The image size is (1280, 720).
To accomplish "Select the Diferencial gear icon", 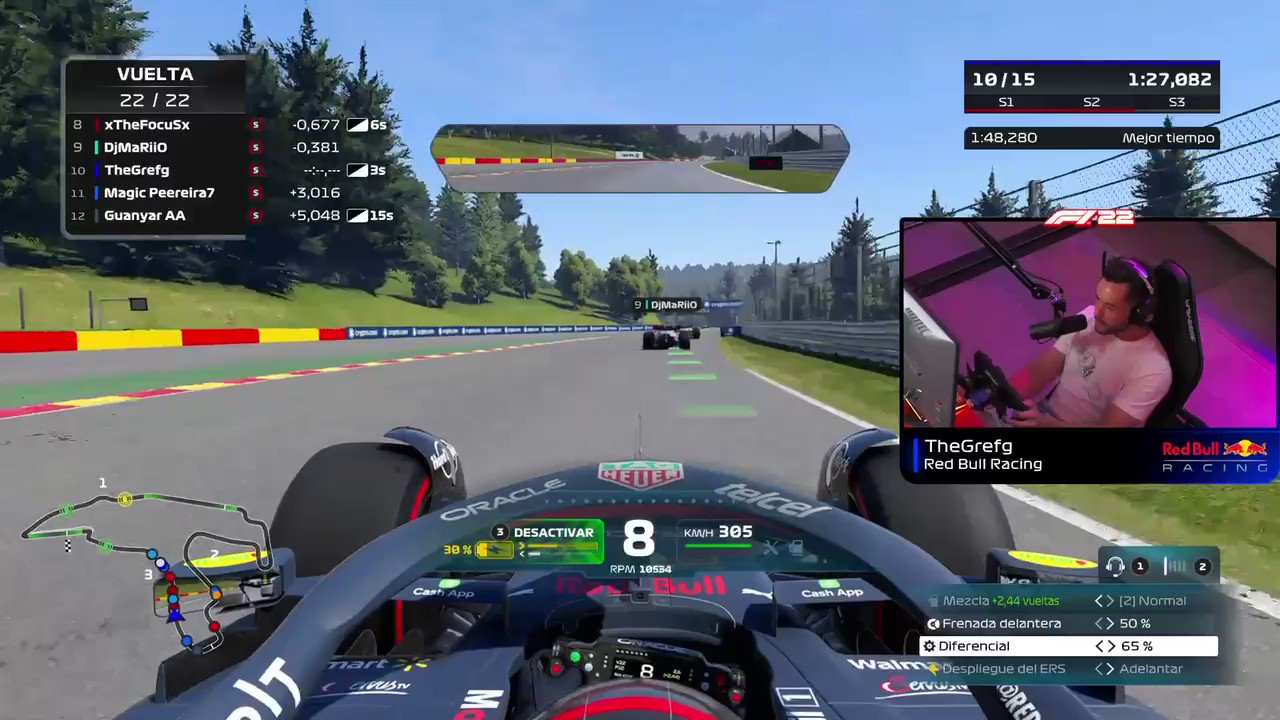I will 930,645.
